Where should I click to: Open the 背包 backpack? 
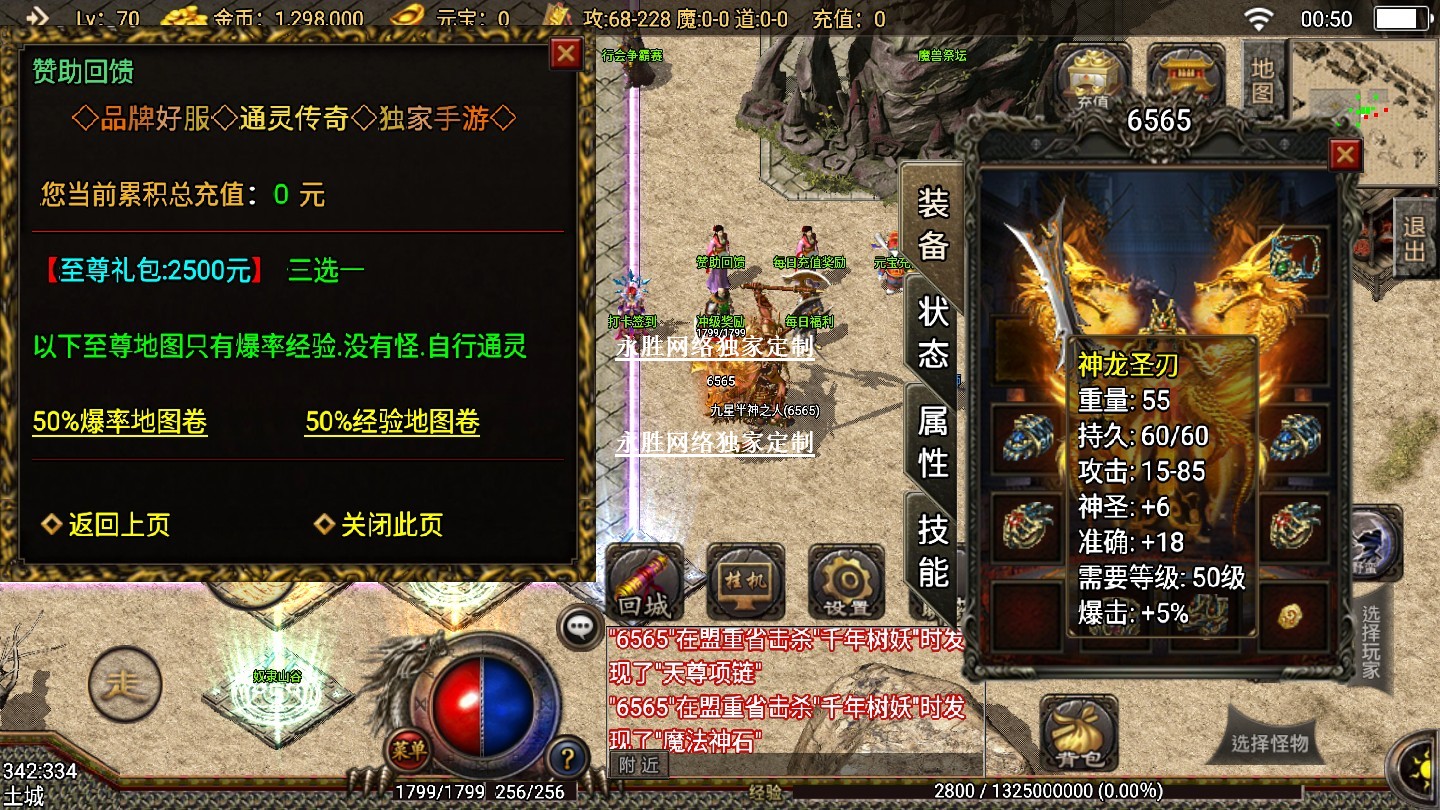[1078, 735]
